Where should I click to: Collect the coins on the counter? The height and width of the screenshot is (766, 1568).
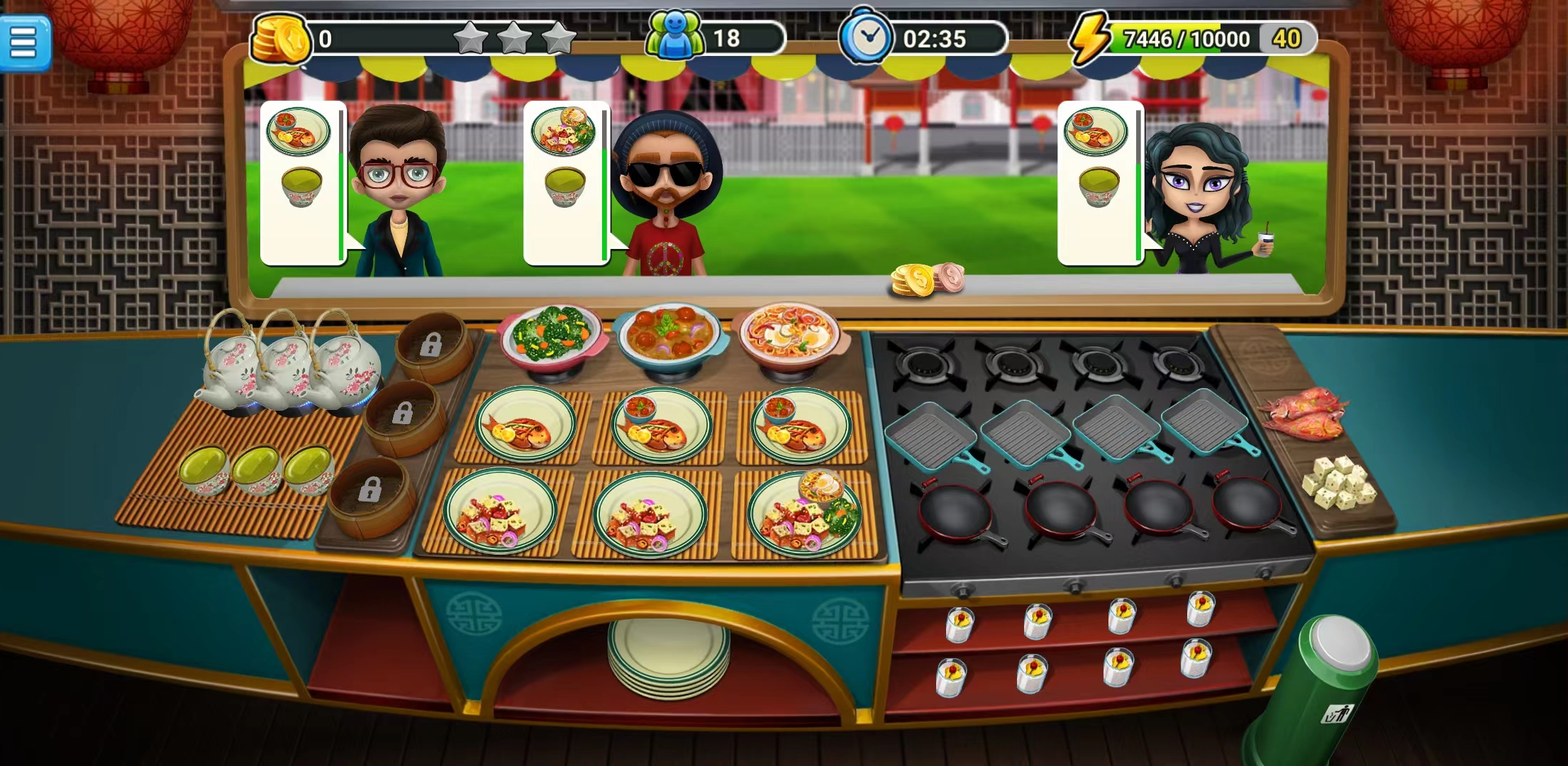pyautogui.click(x=927, y=279)
